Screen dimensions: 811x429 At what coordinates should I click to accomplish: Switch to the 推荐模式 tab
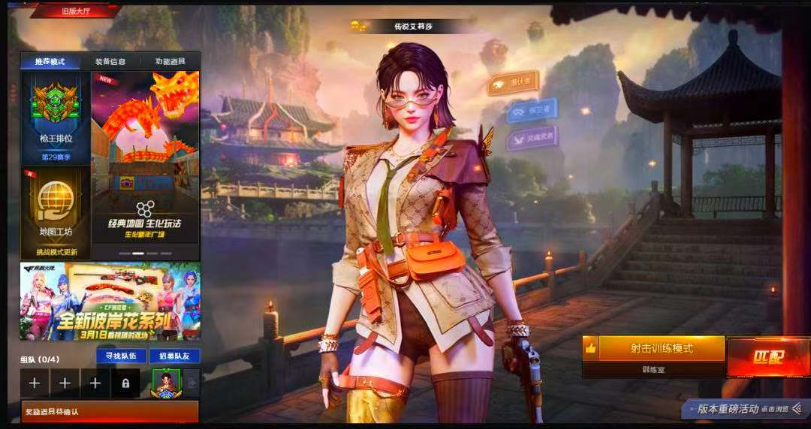click(50, 62)
